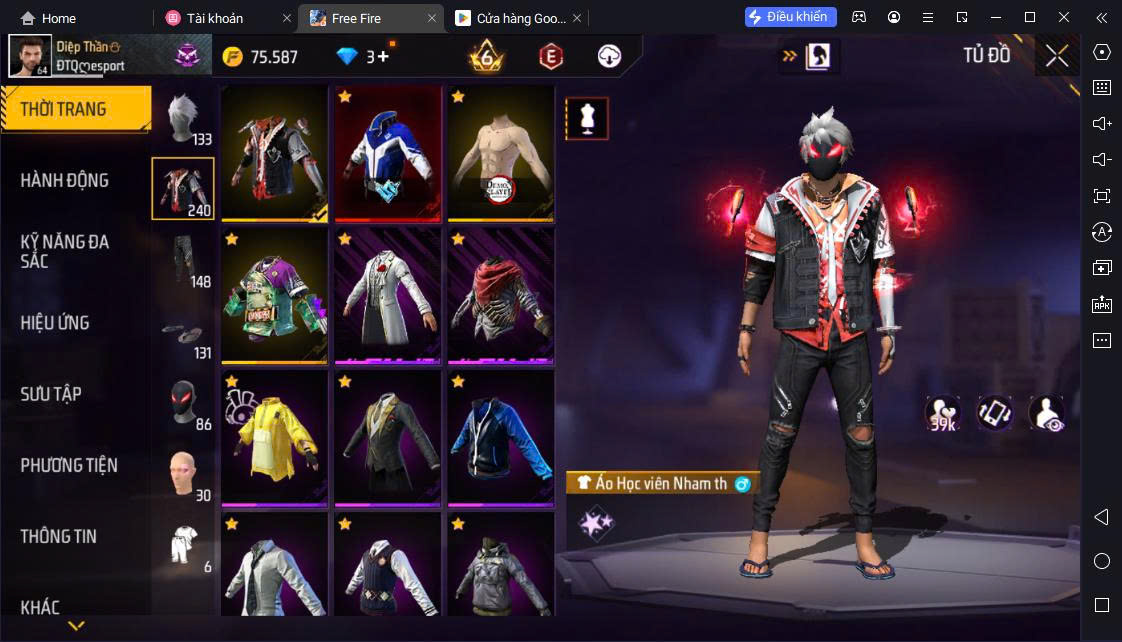Pick the yellow hoodie jacket

coord(274,437)
